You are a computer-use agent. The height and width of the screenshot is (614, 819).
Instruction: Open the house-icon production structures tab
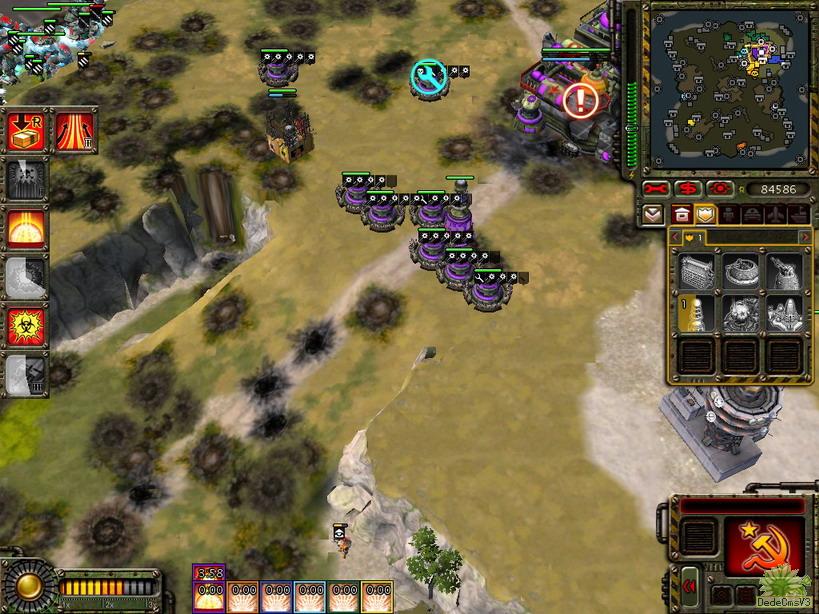[680, 214]
